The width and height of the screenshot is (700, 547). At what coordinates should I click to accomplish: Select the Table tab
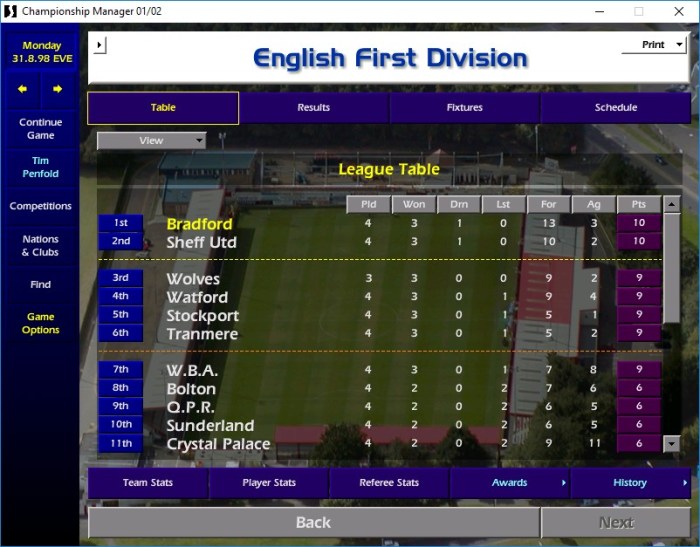coord(163,108)
